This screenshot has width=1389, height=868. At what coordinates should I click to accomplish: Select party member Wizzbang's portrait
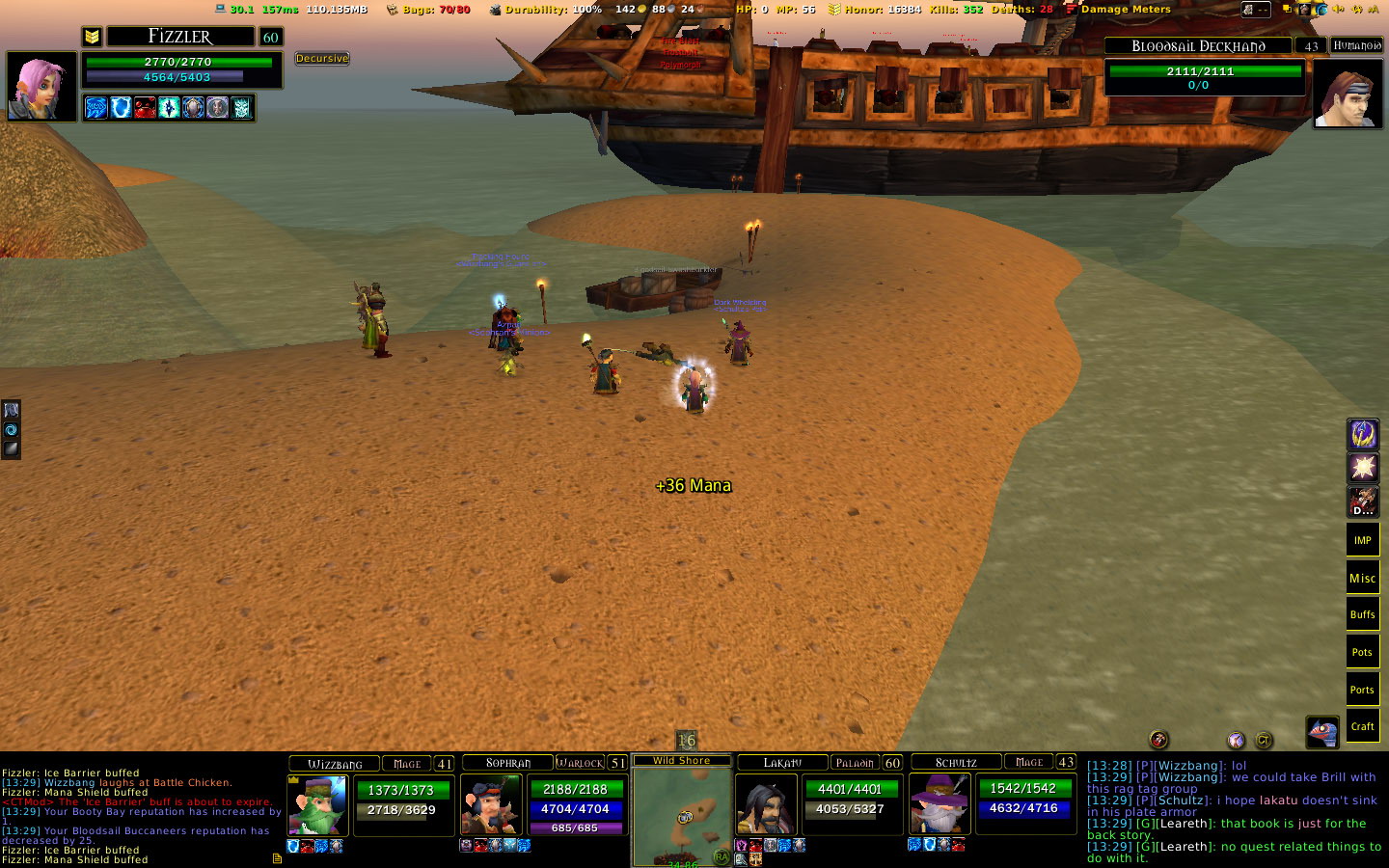point(318,804)
